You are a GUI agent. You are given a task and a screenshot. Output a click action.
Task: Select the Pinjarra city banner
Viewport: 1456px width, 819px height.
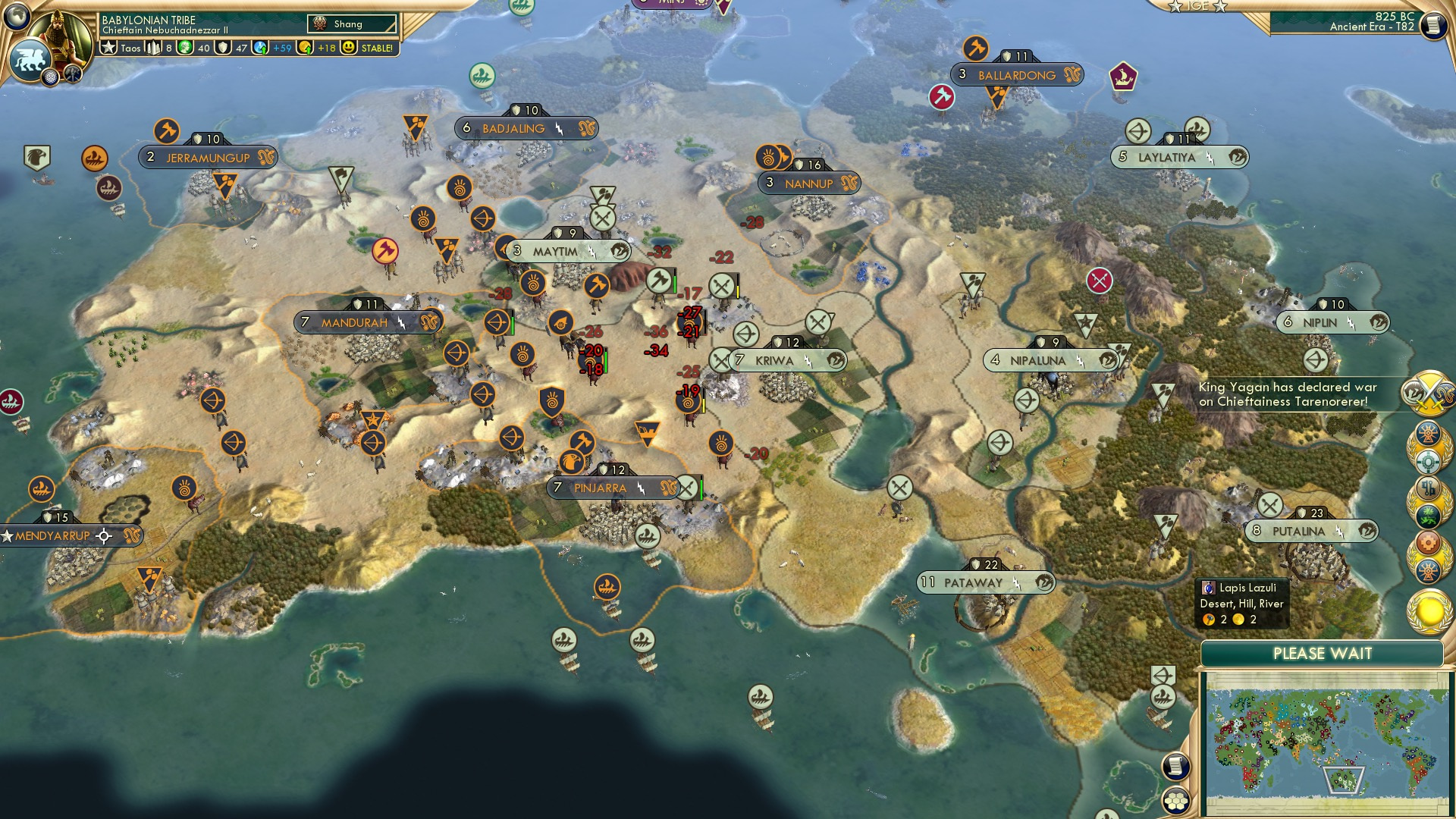pyautogui.click(x=599, y=488)
